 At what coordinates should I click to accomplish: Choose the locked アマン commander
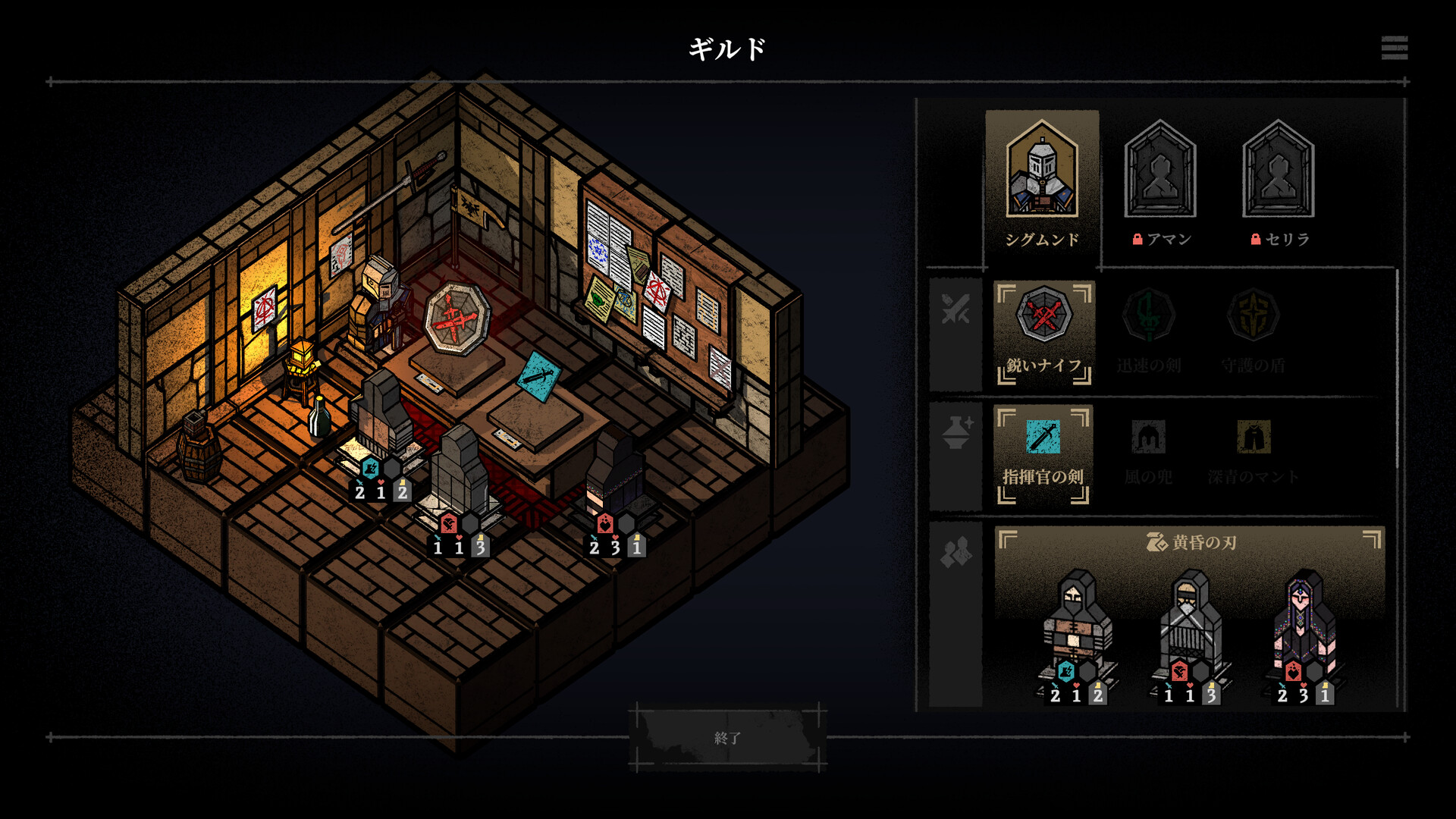point(1160,183)
